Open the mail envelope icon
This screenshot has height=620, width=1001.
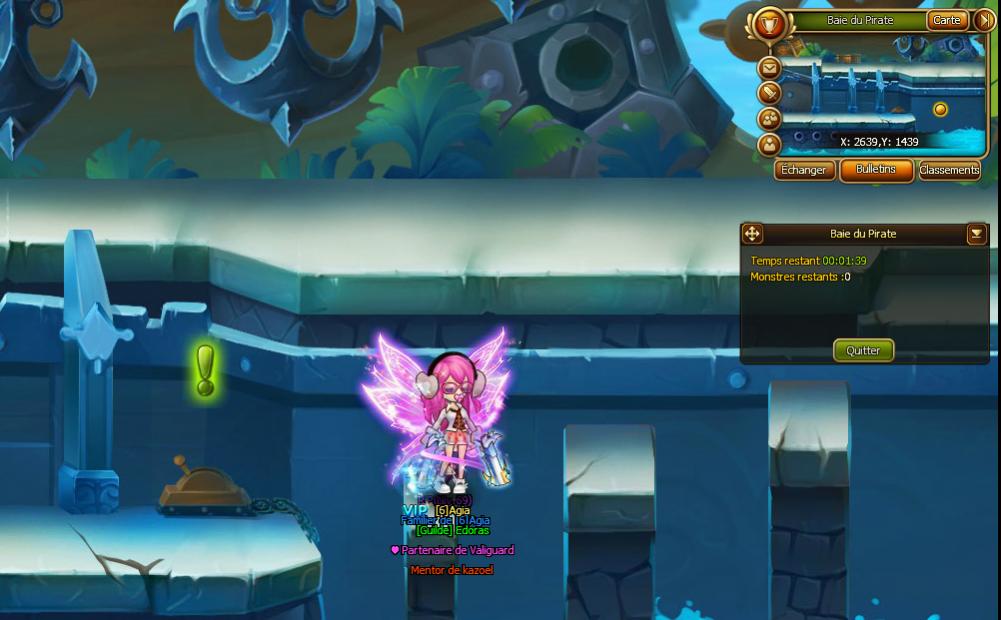769,68
